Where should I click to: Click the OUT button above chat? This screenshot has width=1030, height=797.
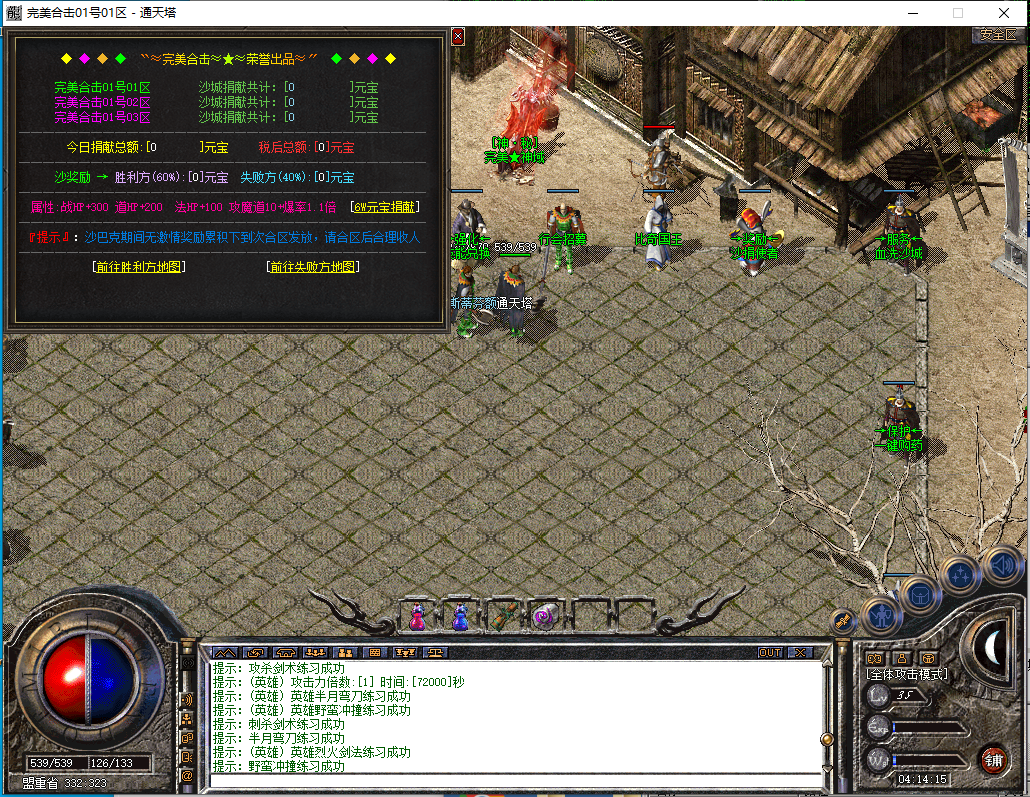coord(770,652)
